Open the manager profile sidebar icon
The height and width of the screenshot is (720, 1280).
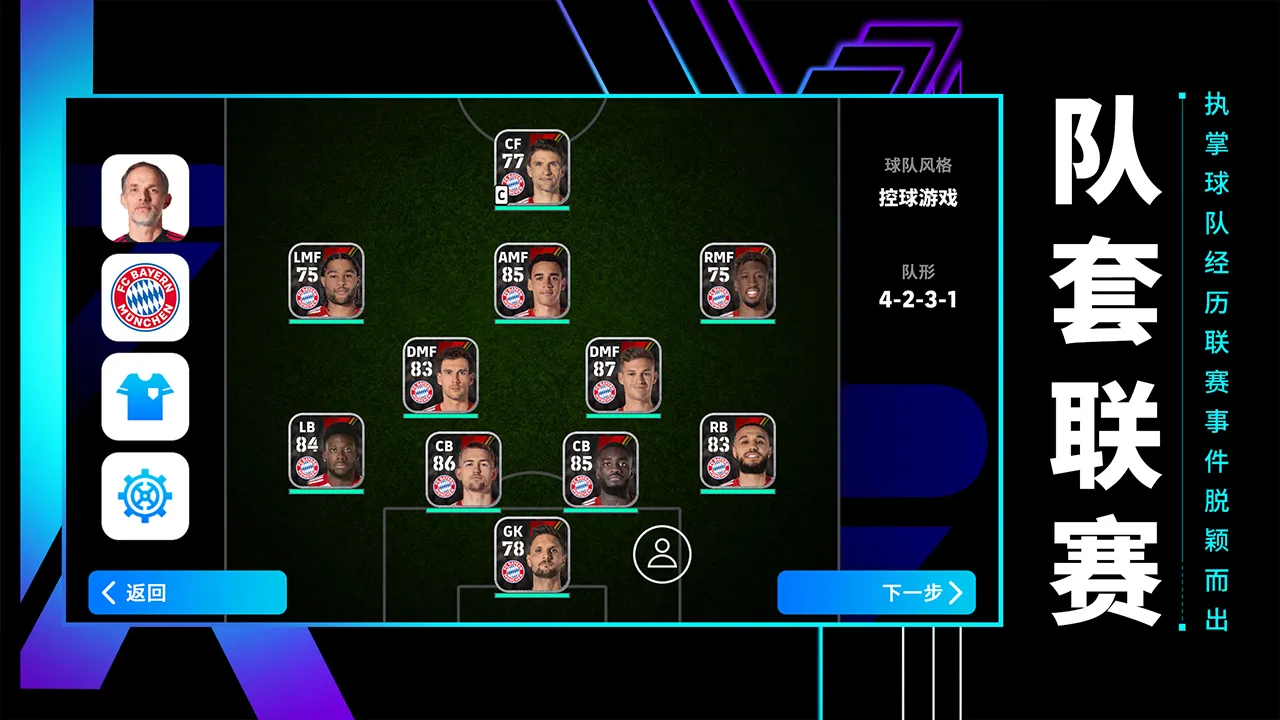(145, 198)
